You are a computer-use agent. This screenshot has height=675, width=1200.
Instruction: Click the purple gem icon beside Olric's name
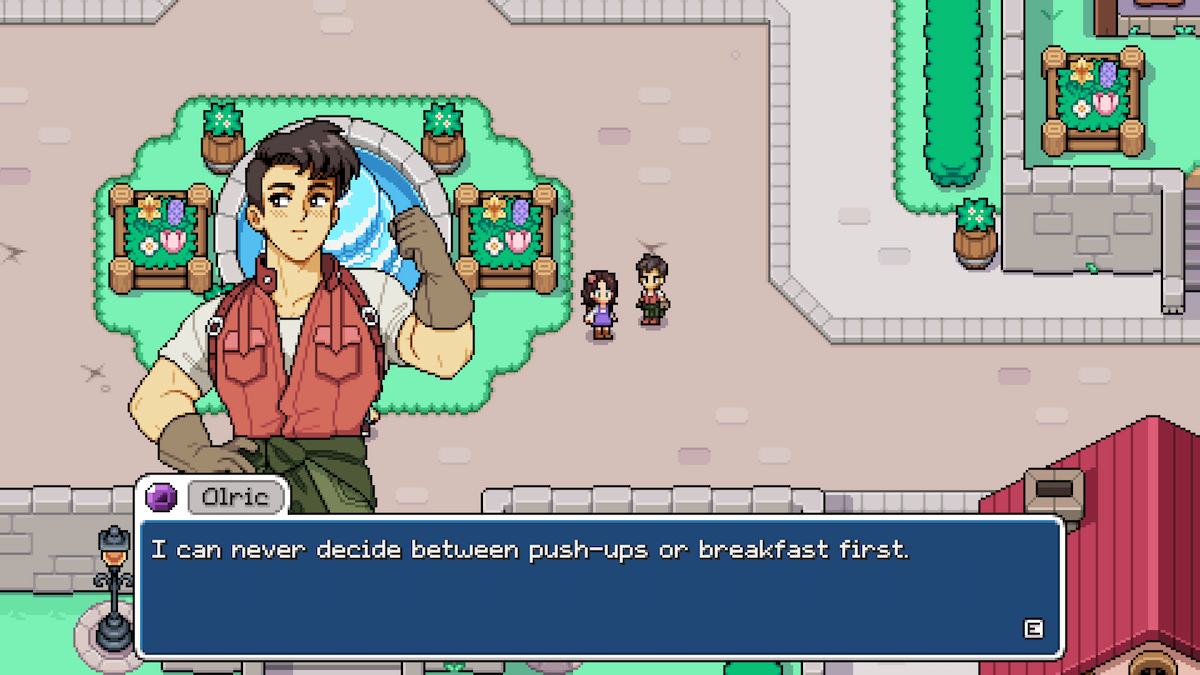[162, 496]
